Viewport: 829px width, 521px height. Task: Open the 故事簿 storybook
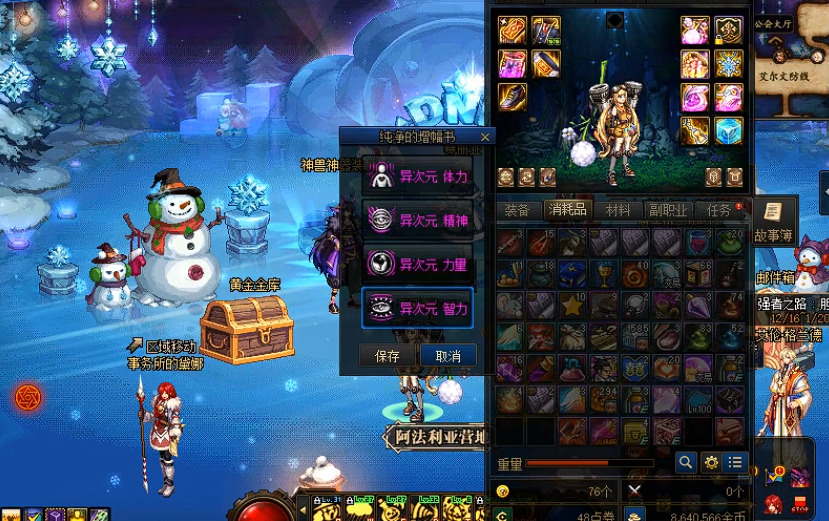(775, 219)
